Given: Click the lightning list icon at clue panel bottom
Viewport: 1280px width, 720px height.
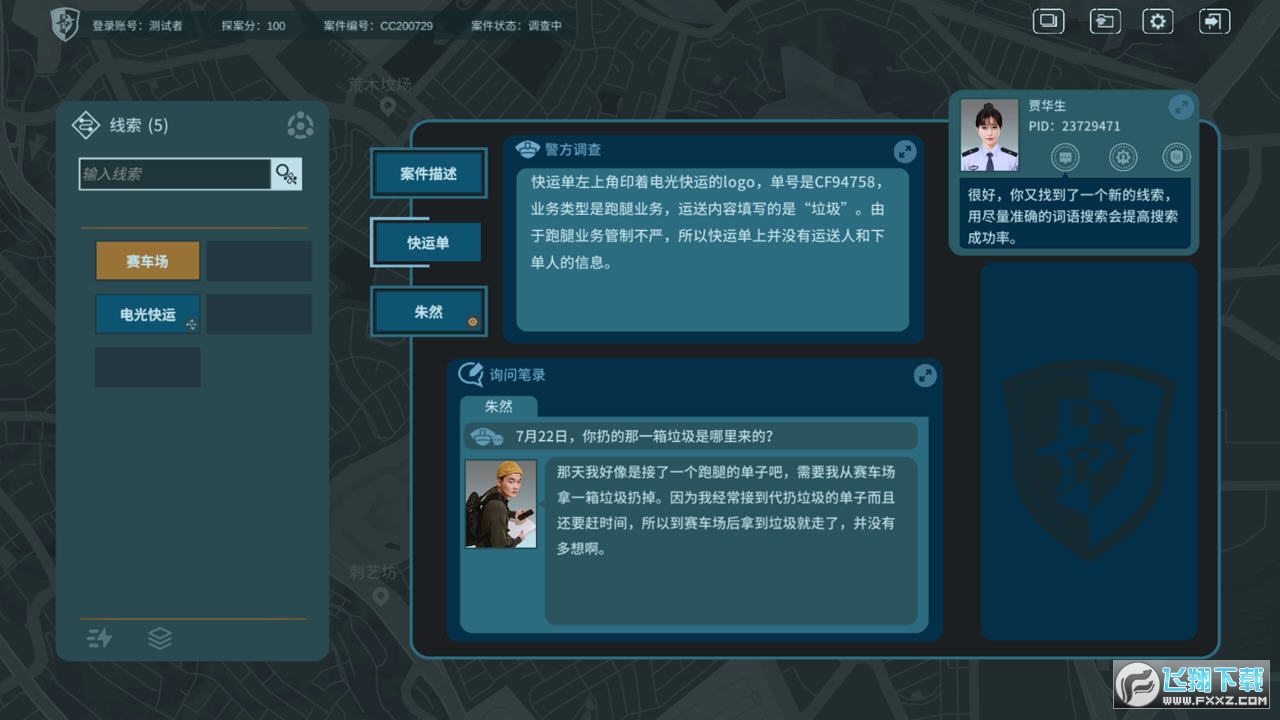Looking at the screenshot, I should tap(99, 638).
